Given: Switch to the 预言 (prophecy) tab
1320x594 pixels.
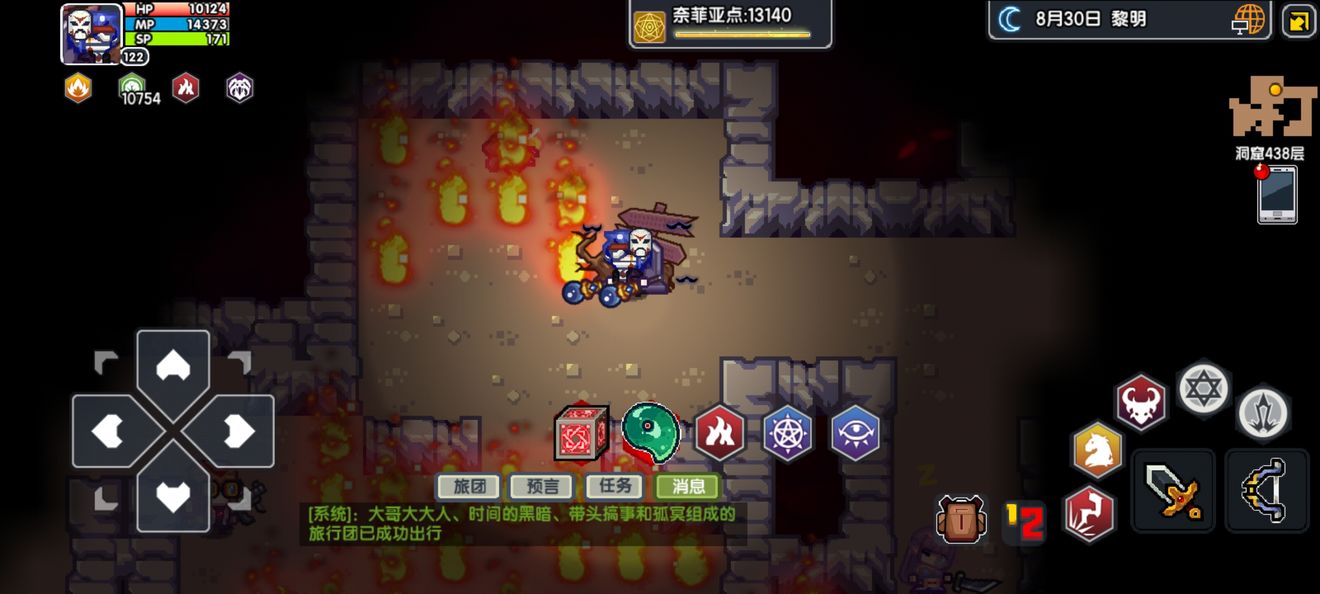Looking at the screenshot, I should coord(542,487).
